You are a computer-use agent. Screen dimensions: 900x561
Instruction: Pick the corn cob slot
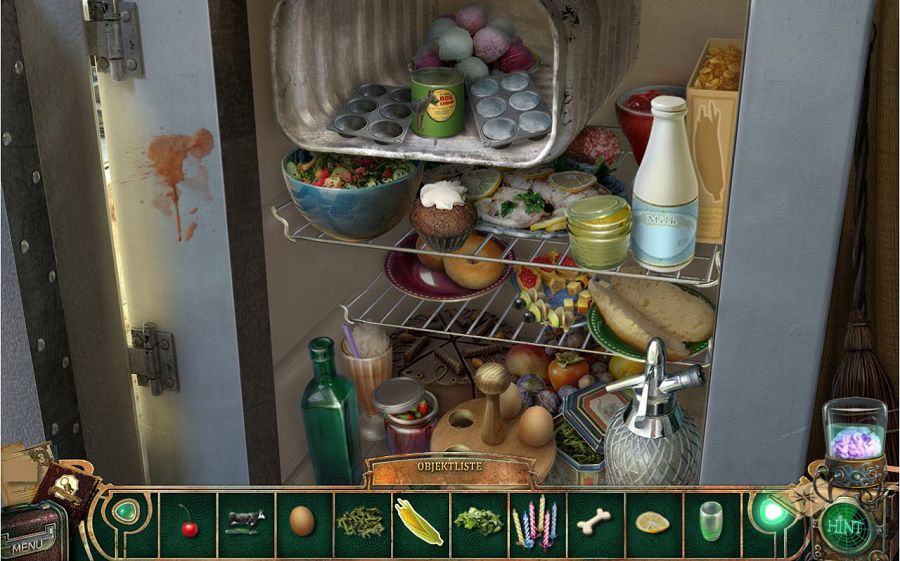(419, 522)
